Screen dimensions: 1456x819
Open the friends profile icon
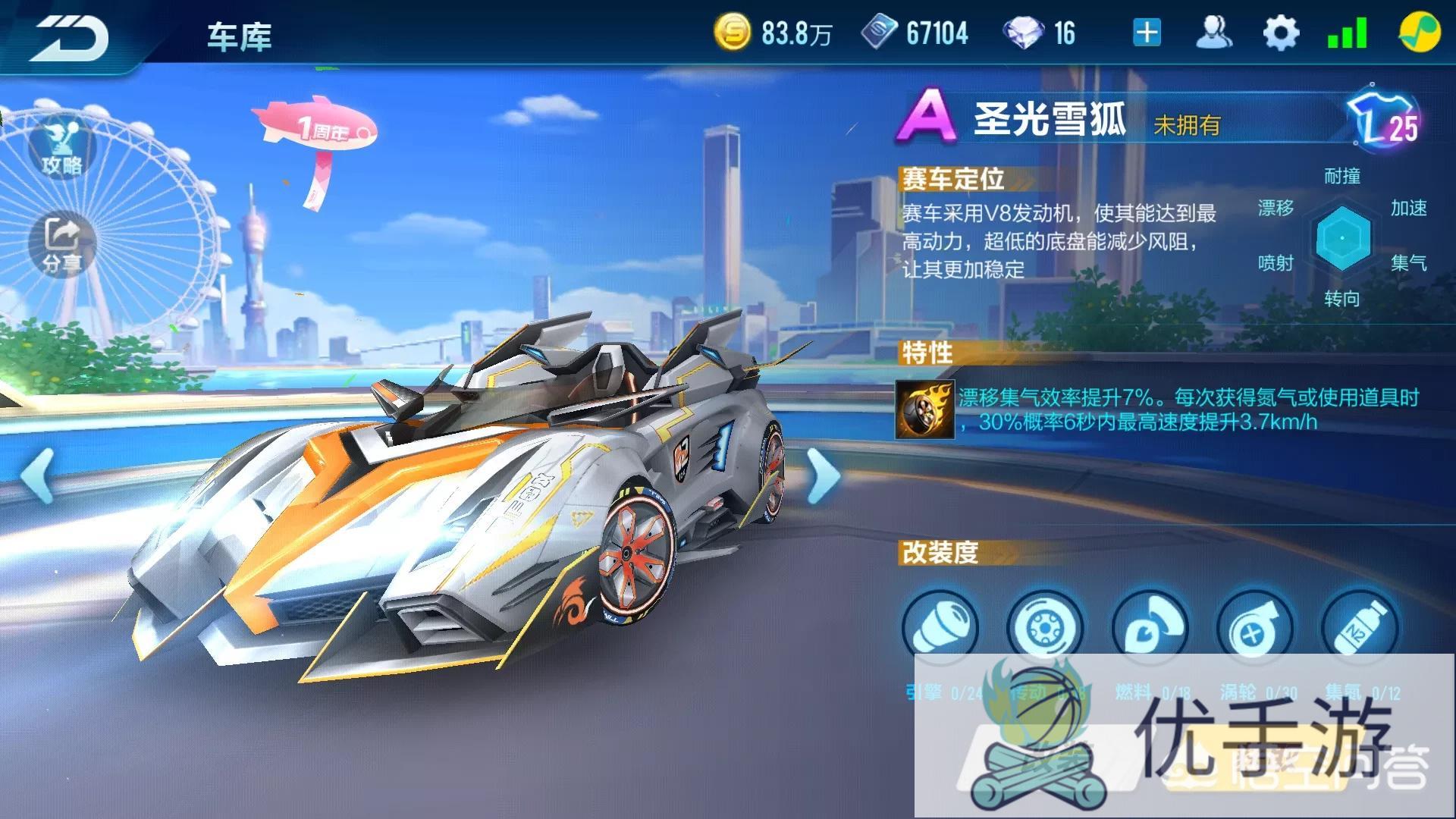pos(1213,33)
